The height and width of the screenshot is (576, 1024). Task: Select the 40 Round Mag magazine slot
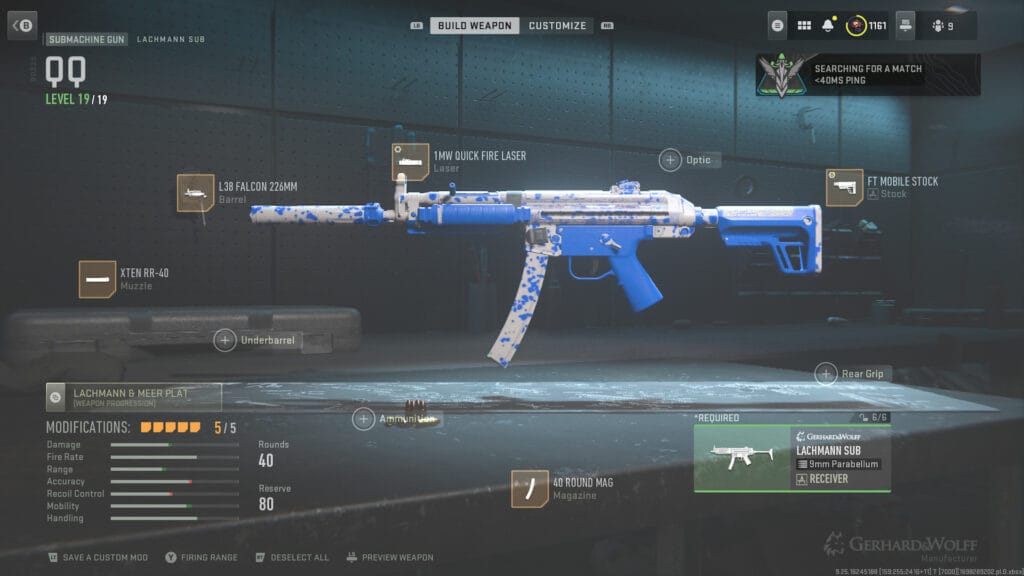pyautogui.click(x=530, y=489)
